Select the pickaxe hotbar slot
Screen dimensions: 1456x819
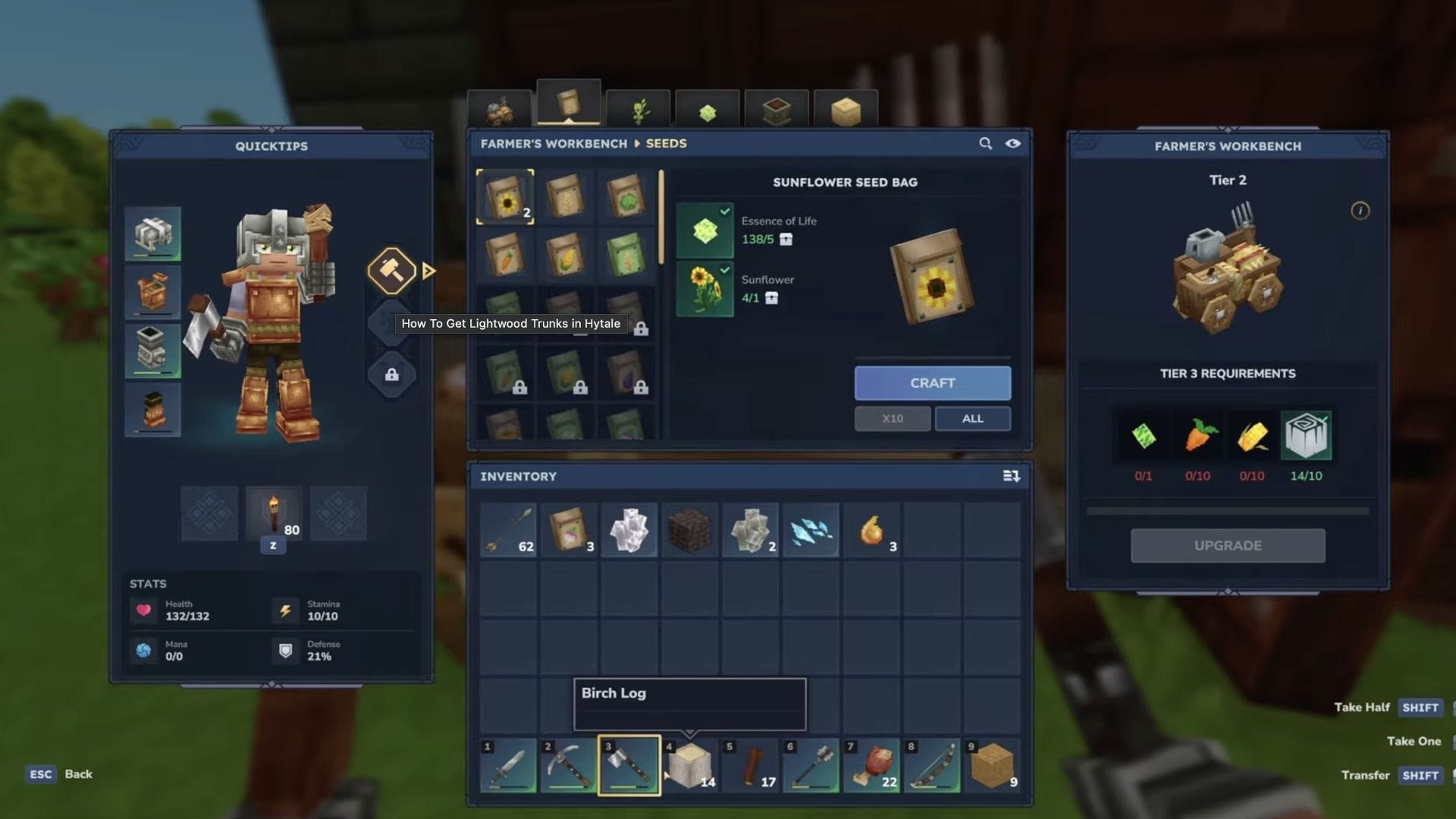pyautogui.click(x=568, y=766)
